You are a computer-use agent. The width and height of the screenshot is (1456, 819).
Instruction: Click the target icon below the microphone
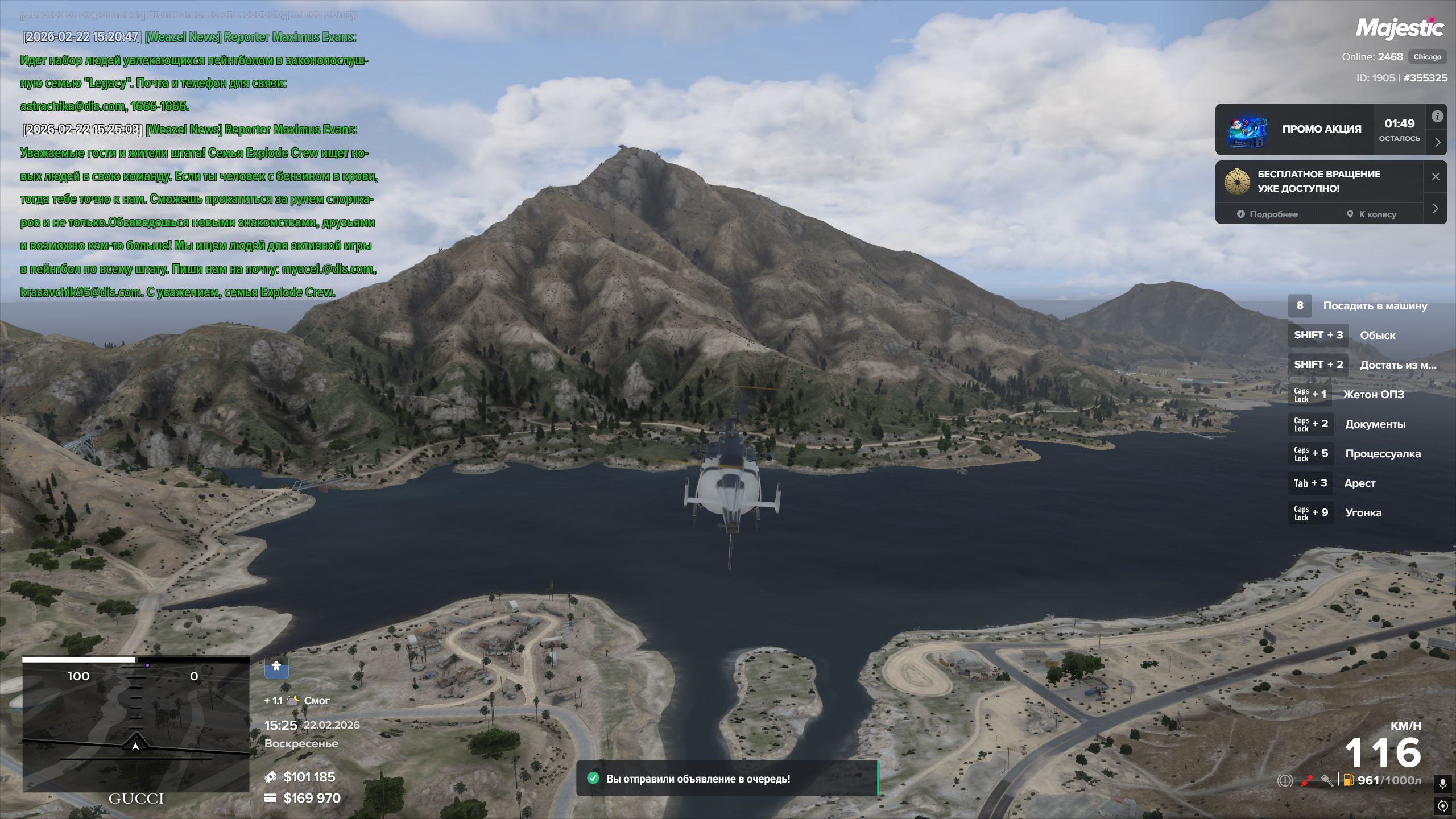coord(1442,806)
